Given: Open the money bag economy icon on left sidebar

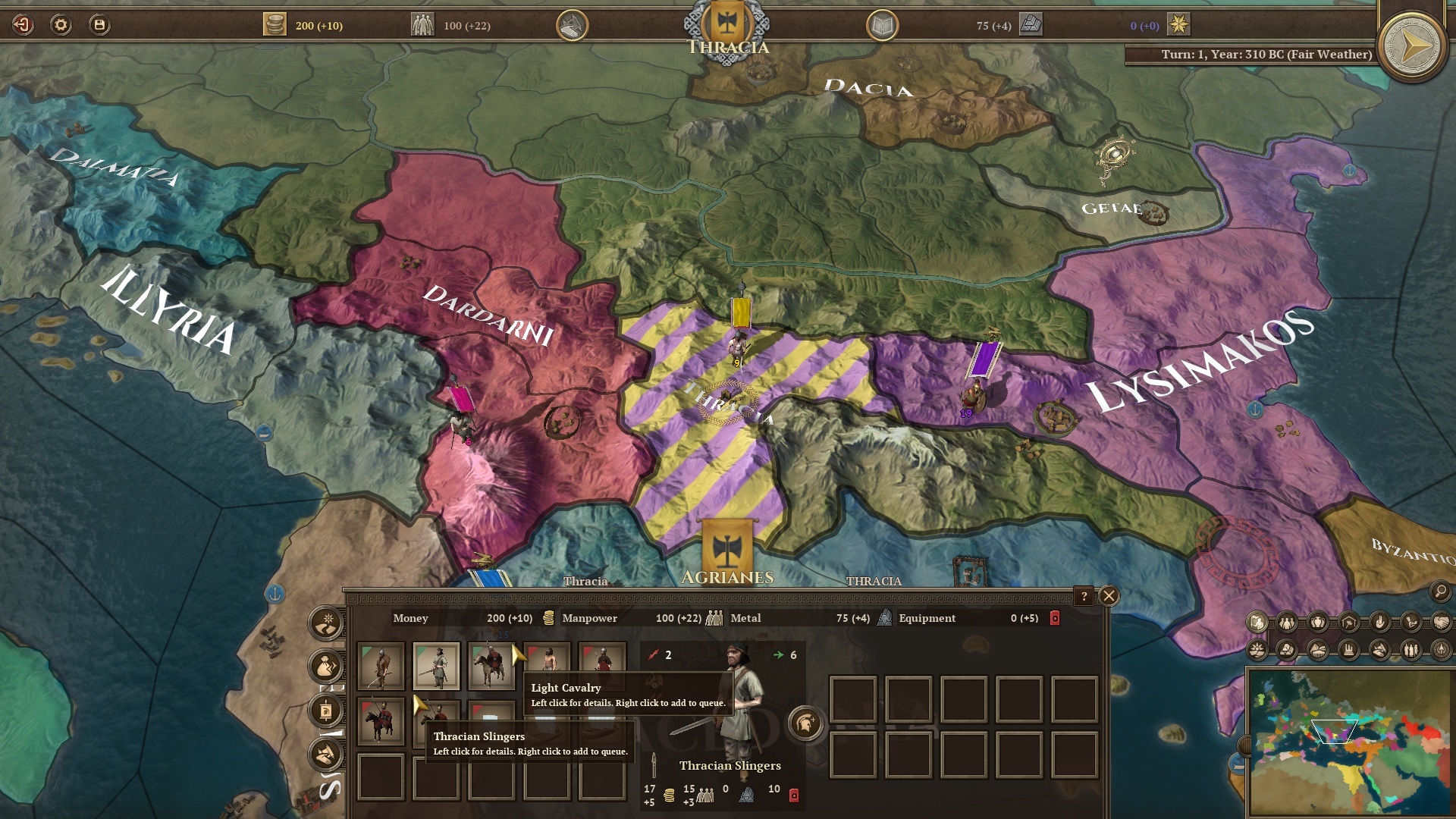Looking at the screenshot, I should click(324, 666).
